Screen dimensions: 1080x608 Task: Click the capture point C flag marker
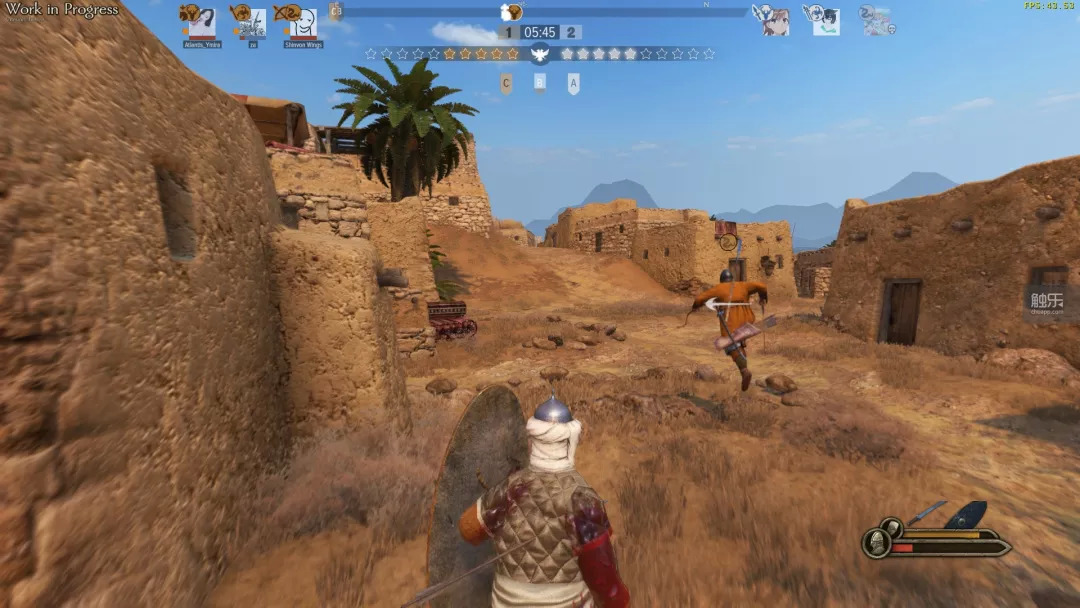pos(506,84)
